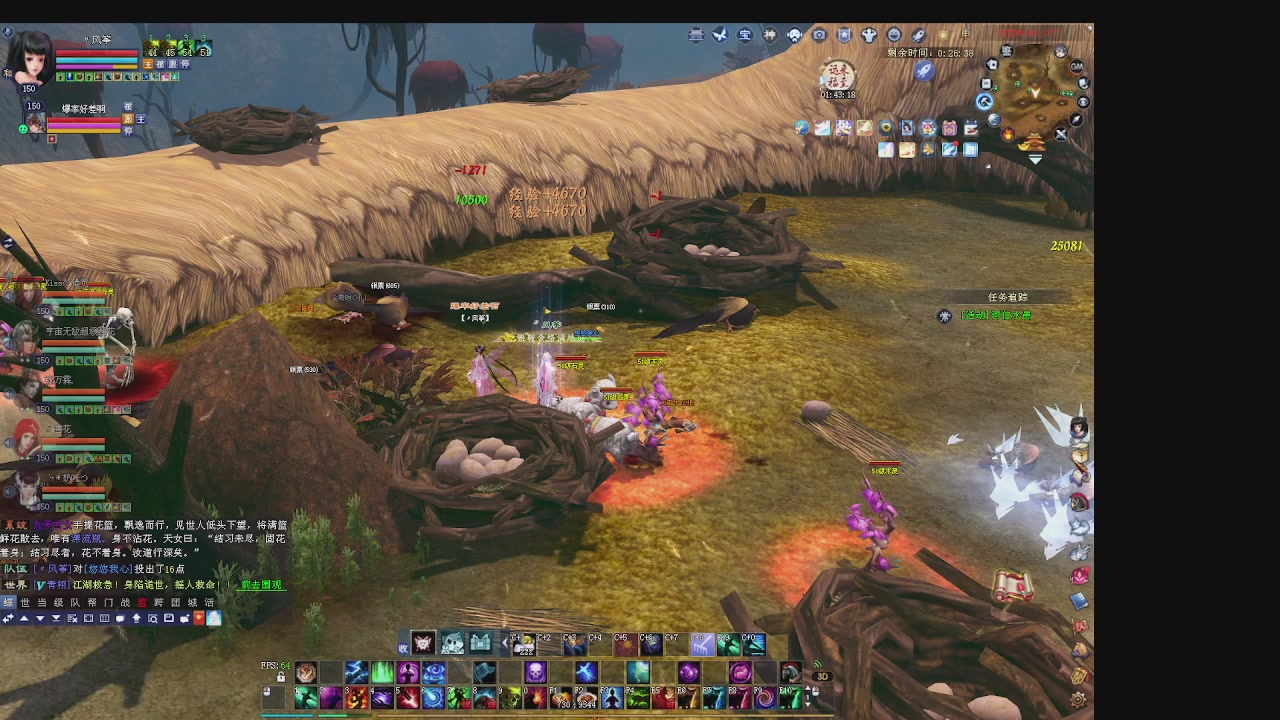Click the GM button beside the minimap

click(1077, 66)
